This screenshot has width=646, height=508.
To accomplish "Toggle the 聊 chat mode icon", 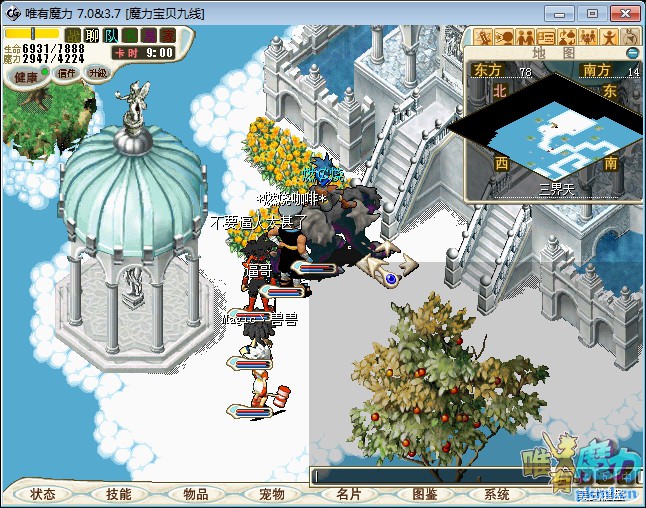I will click(x=92, y=35).
